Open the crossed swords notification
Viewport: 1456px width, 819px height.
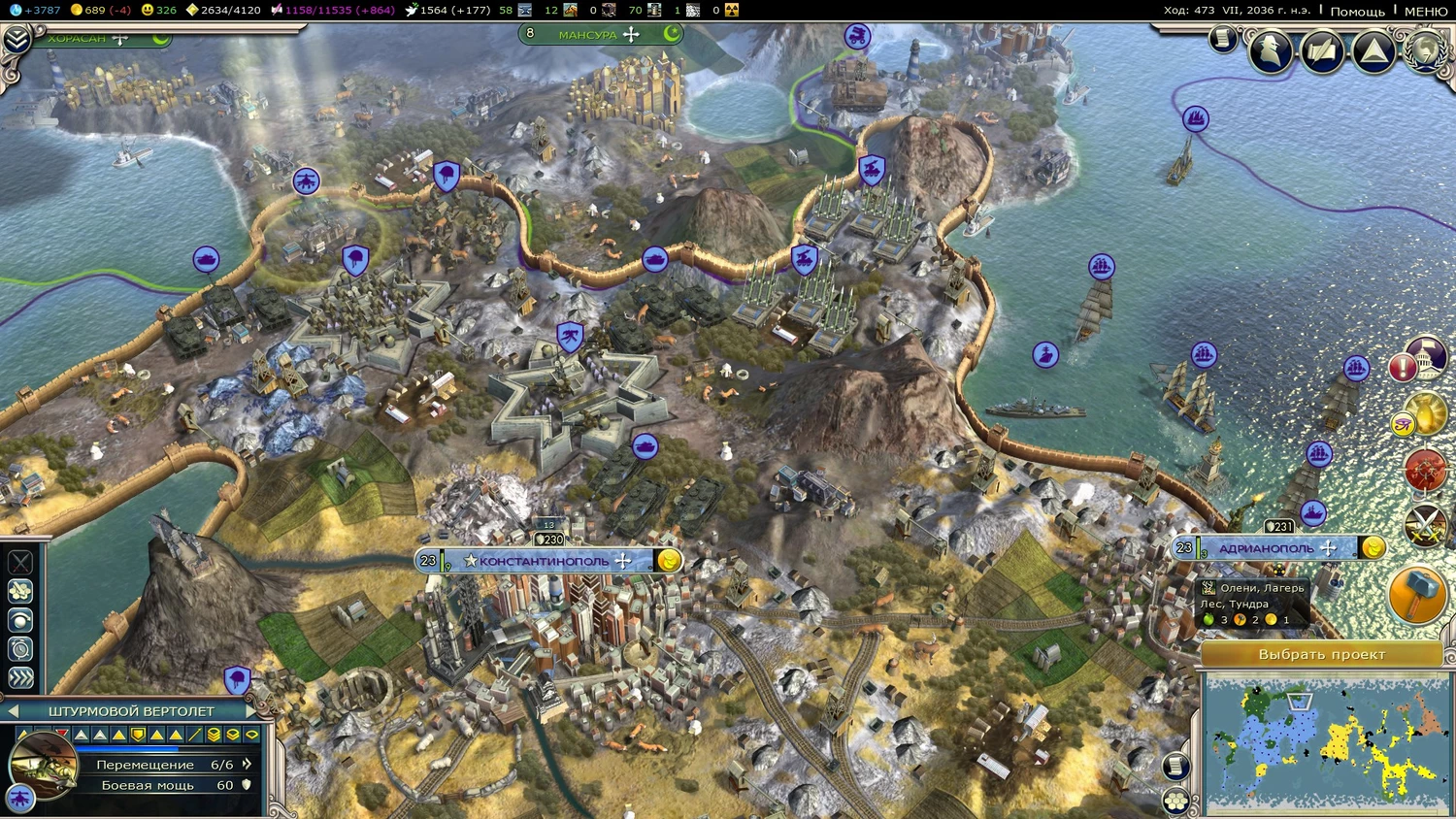pos(1425,526)
